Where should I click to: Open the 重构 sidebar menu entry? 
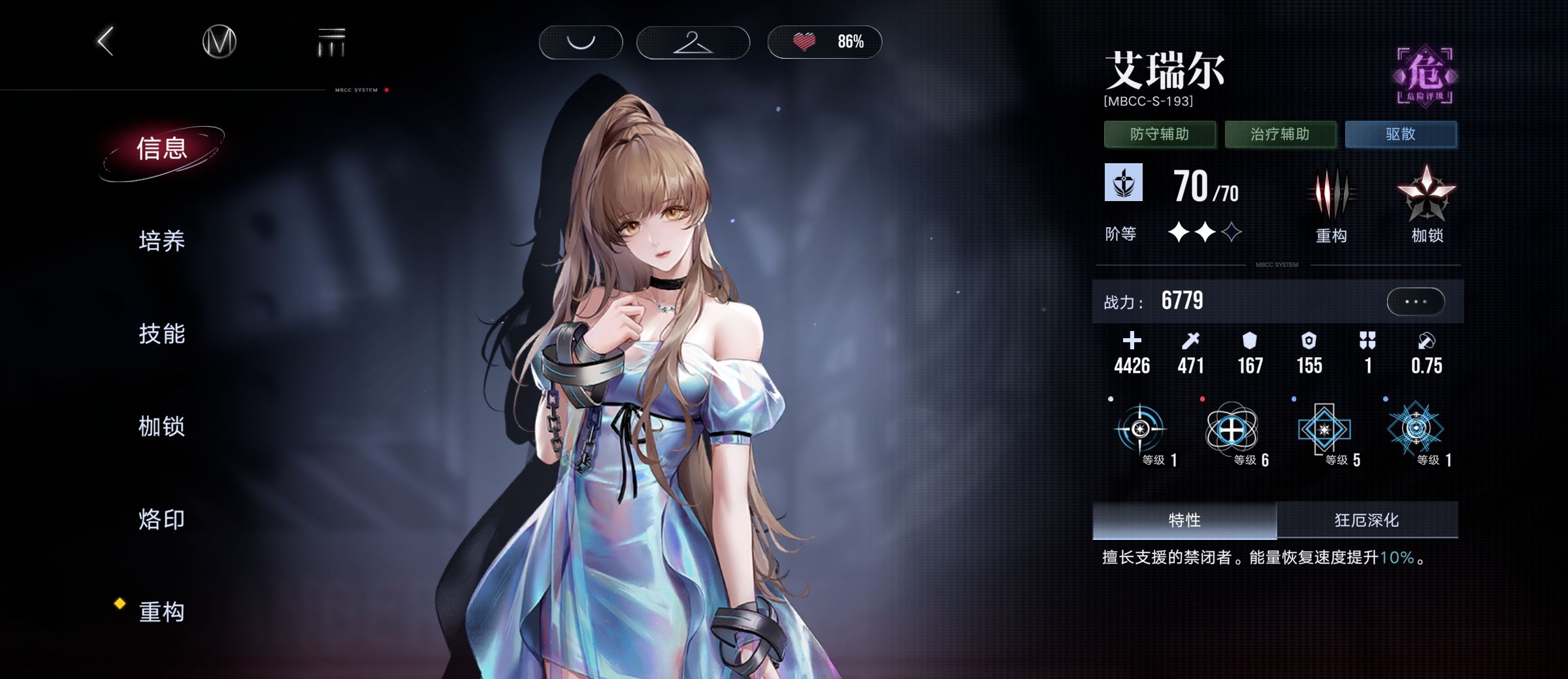point(162,612)
